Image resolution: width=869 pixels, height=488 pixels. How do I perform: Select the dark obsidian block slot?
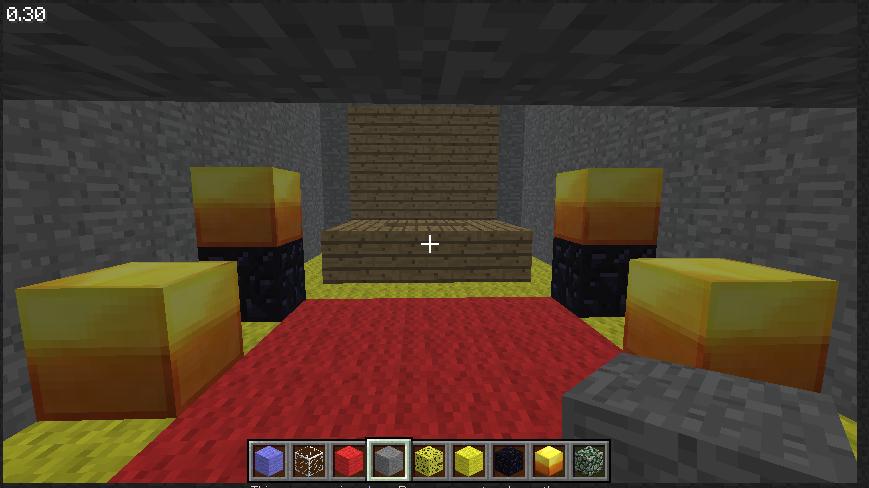point(509,461)
